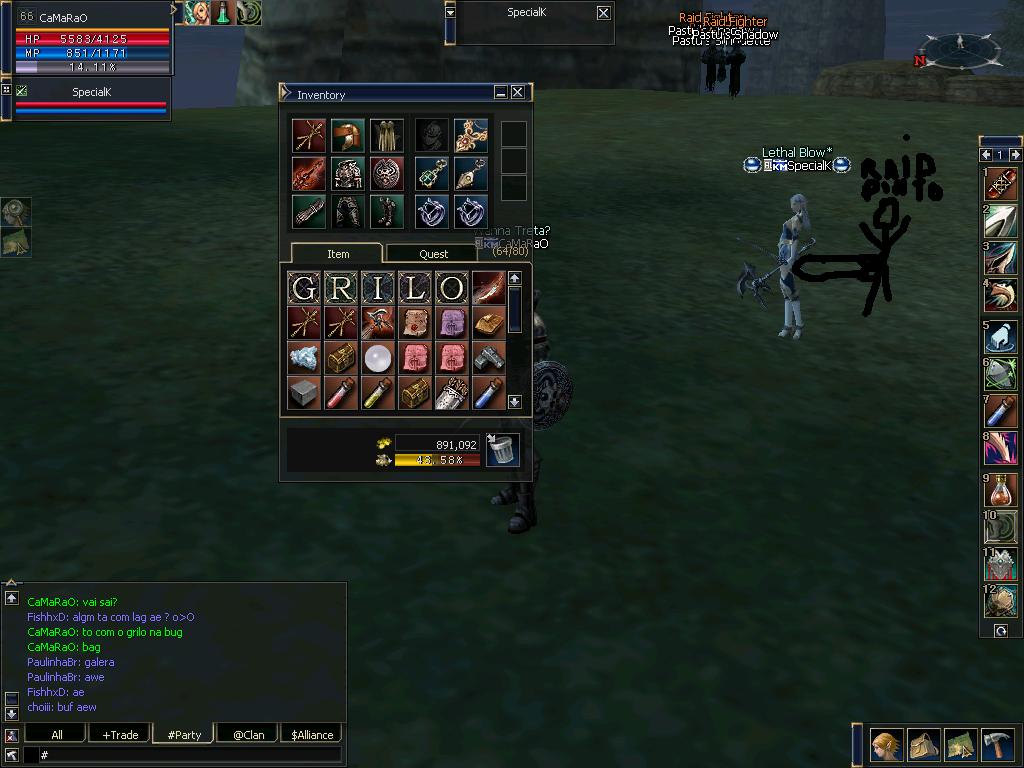This screenshot has width=1024, height=768.
Task: Go to the next shortcut bar page
Action: click(x=1015, y=155)
